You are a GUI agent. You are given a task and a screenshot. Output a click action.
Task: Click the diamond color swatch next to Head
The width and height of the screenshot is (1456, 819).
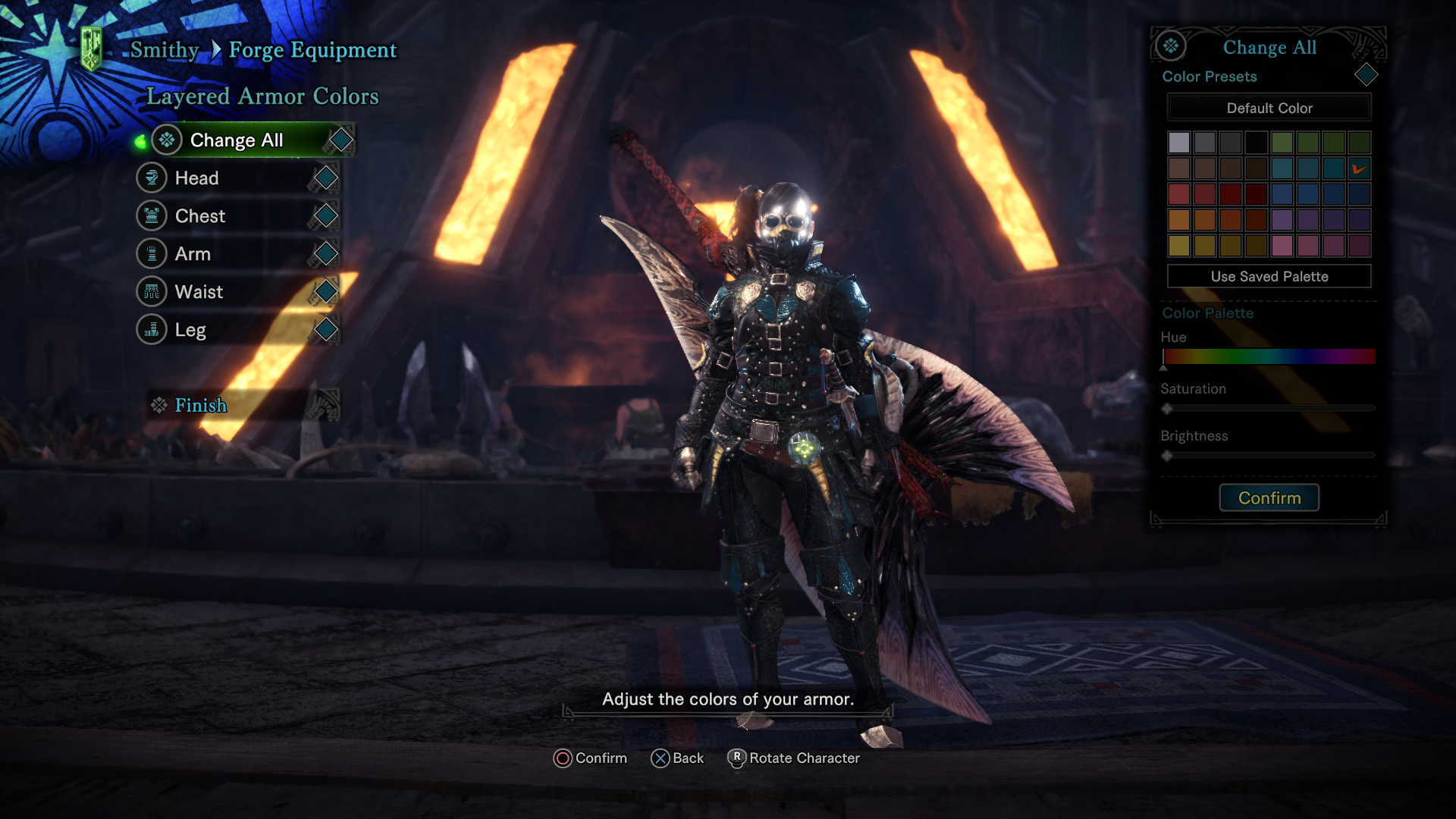pos(326,177)
